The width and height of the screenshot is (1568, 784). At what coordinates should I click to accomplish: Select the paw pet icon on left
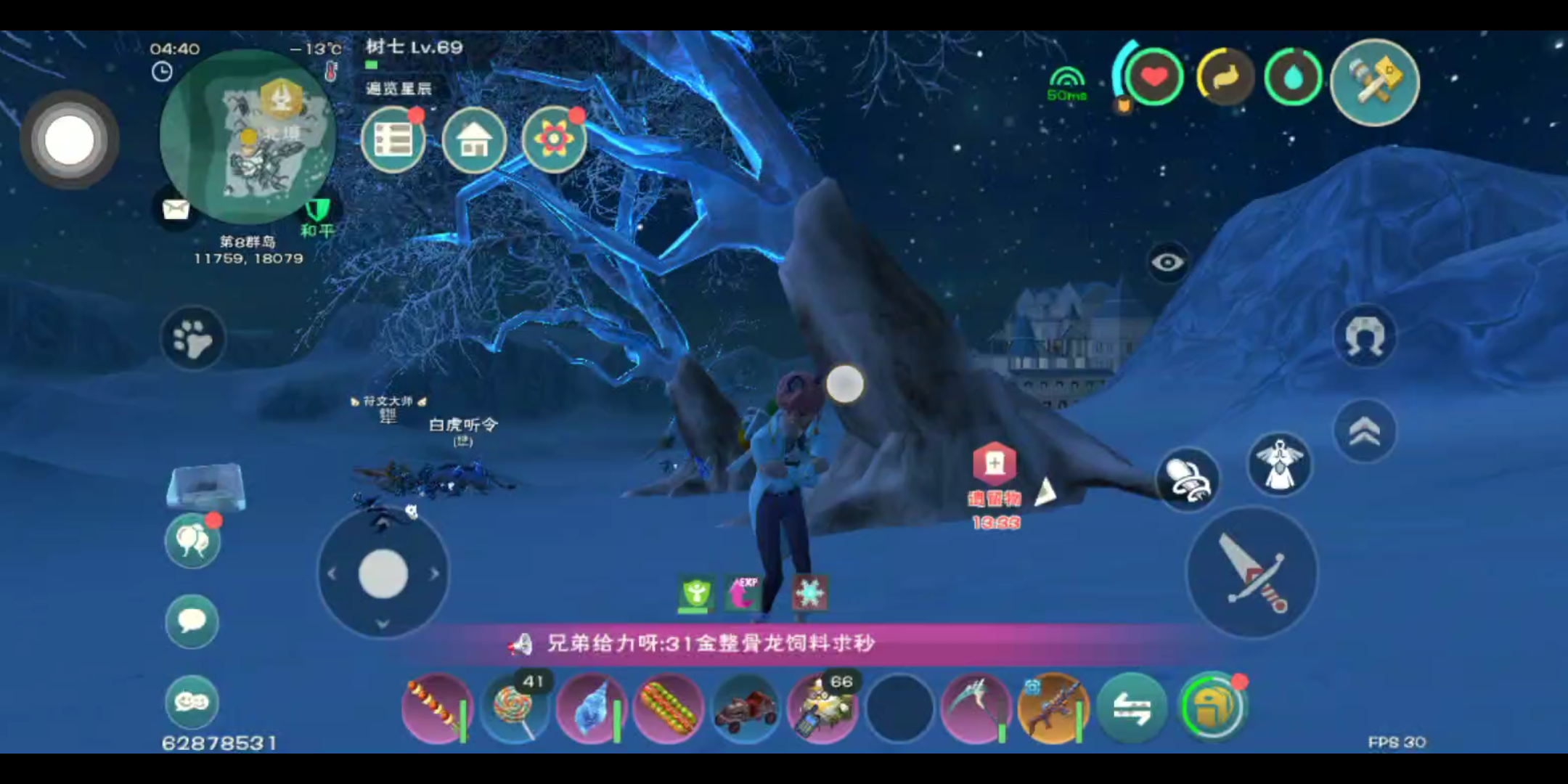tap(191, 336)
